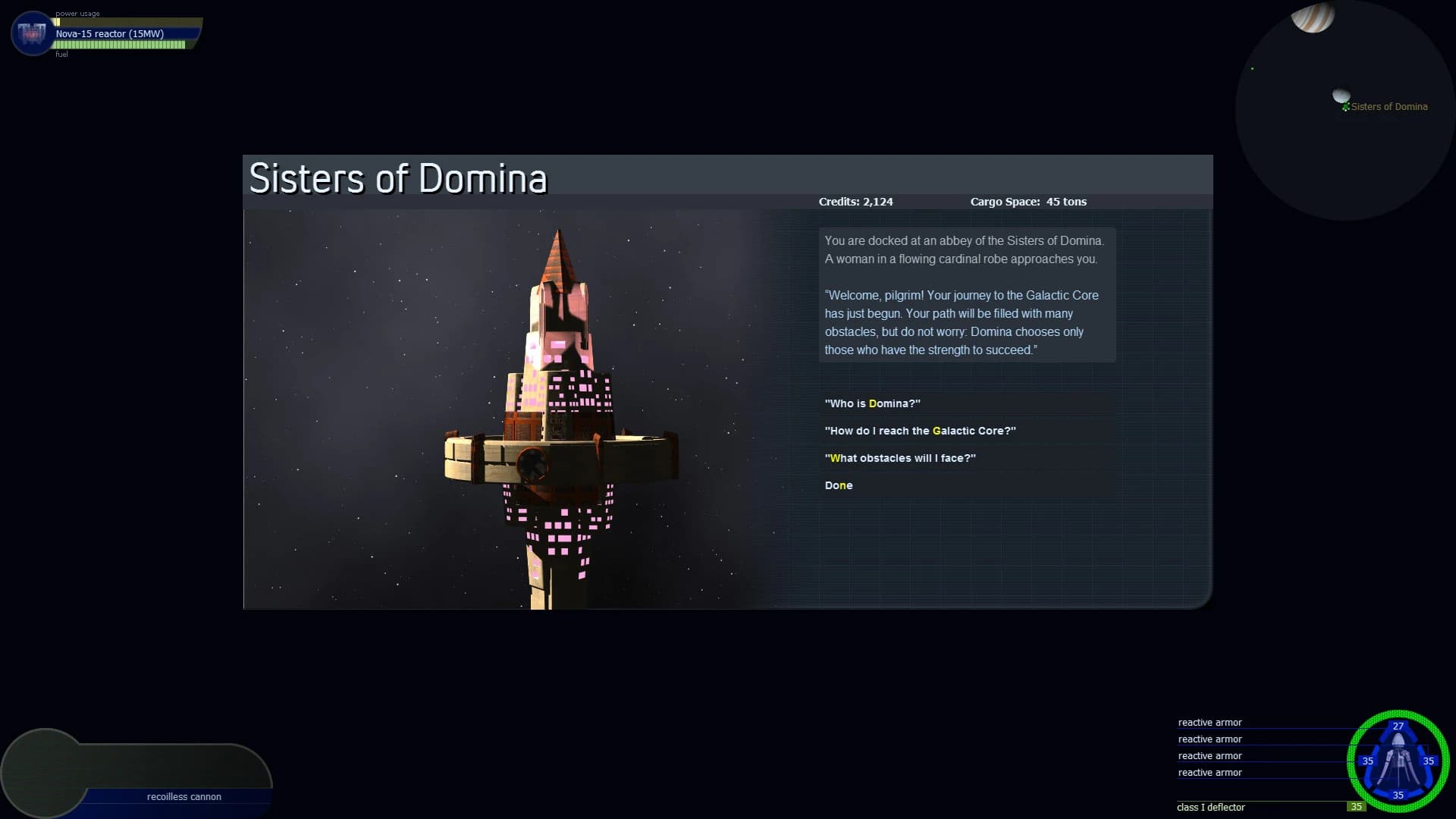Click the Sisters of Domina title bar
Screen dimensions: 1456x819
coord(397,177)
